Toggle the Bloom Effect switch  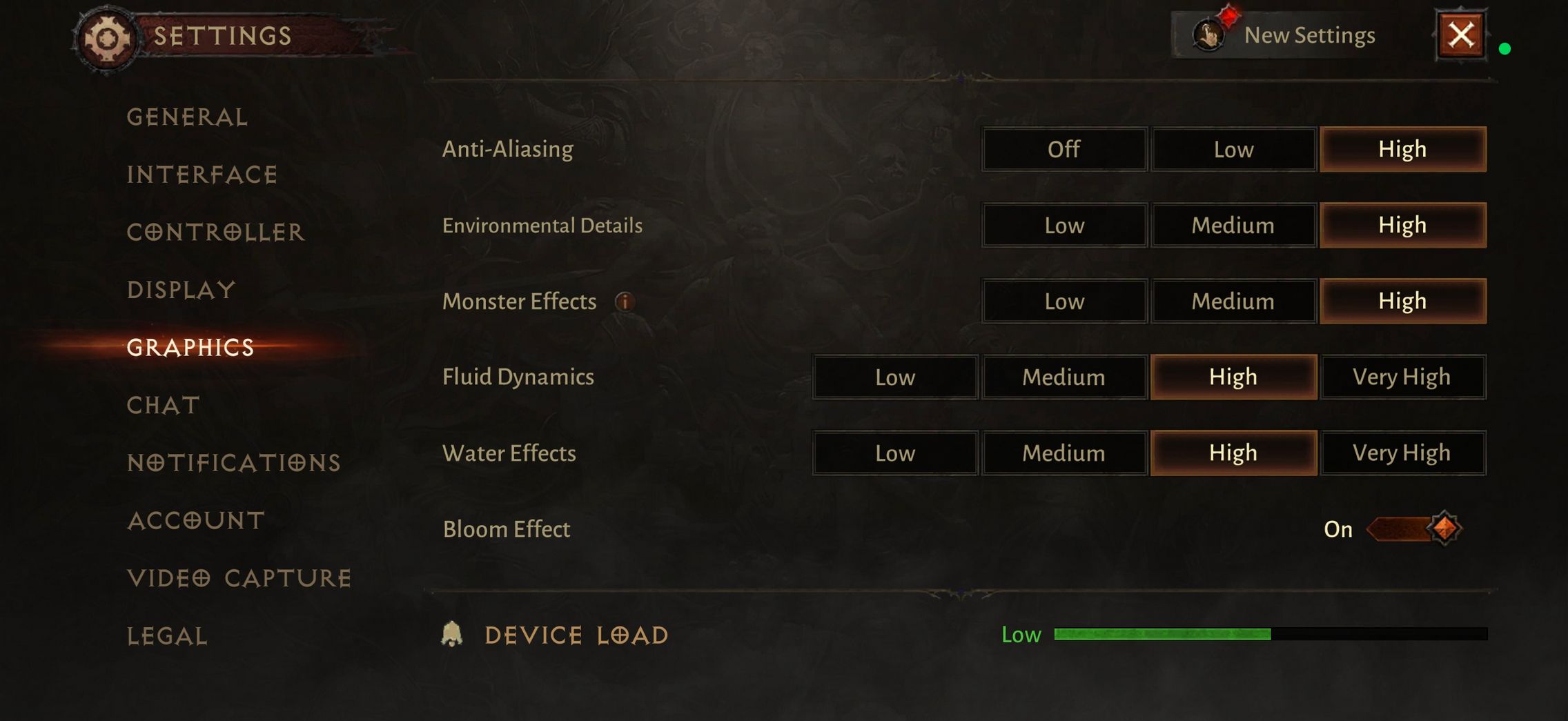[x=1413, y=529]
